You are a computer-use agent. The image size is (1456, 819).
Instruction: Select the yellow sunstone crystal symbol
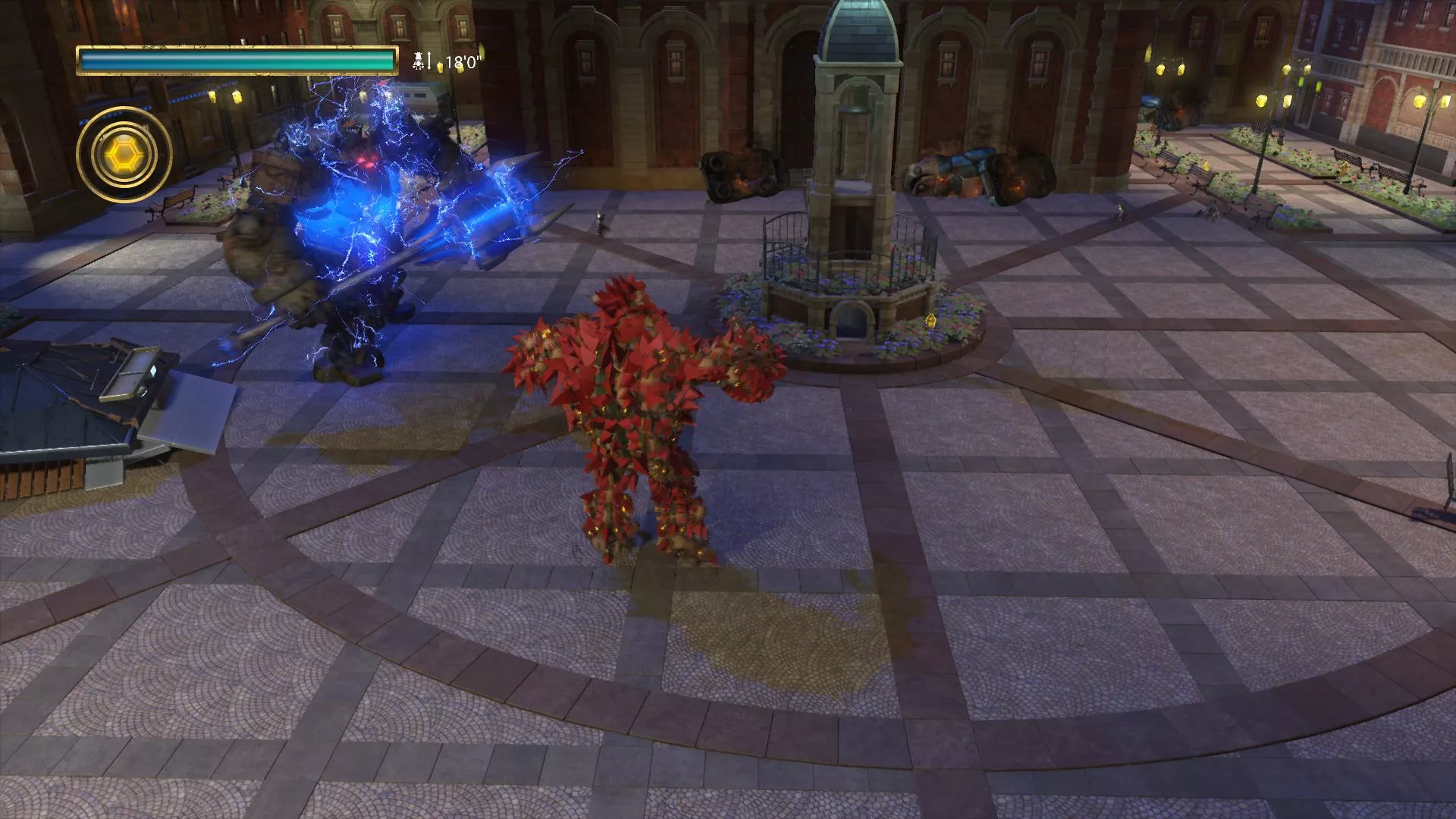[124, 152]
